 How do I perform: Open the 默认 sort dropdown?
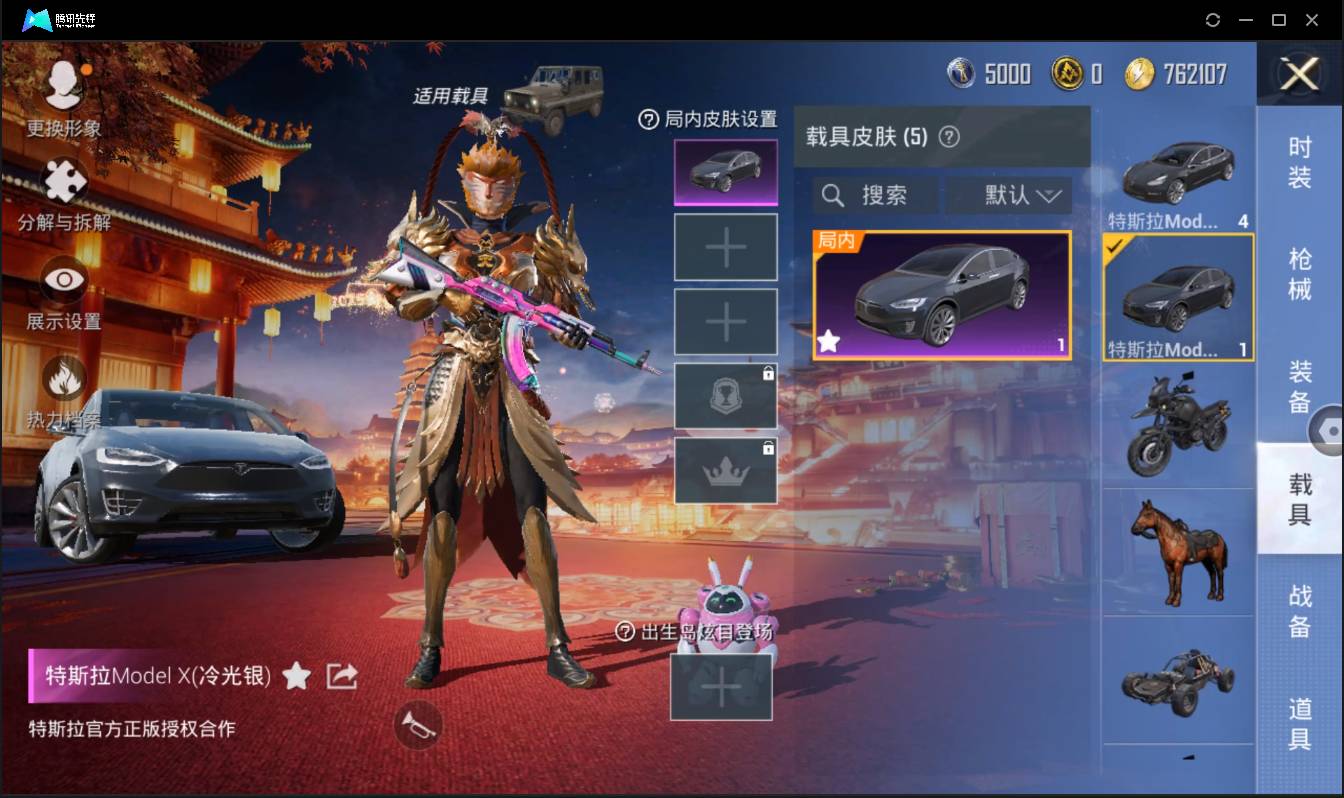pyautogui.click(x=1008, y=195)
